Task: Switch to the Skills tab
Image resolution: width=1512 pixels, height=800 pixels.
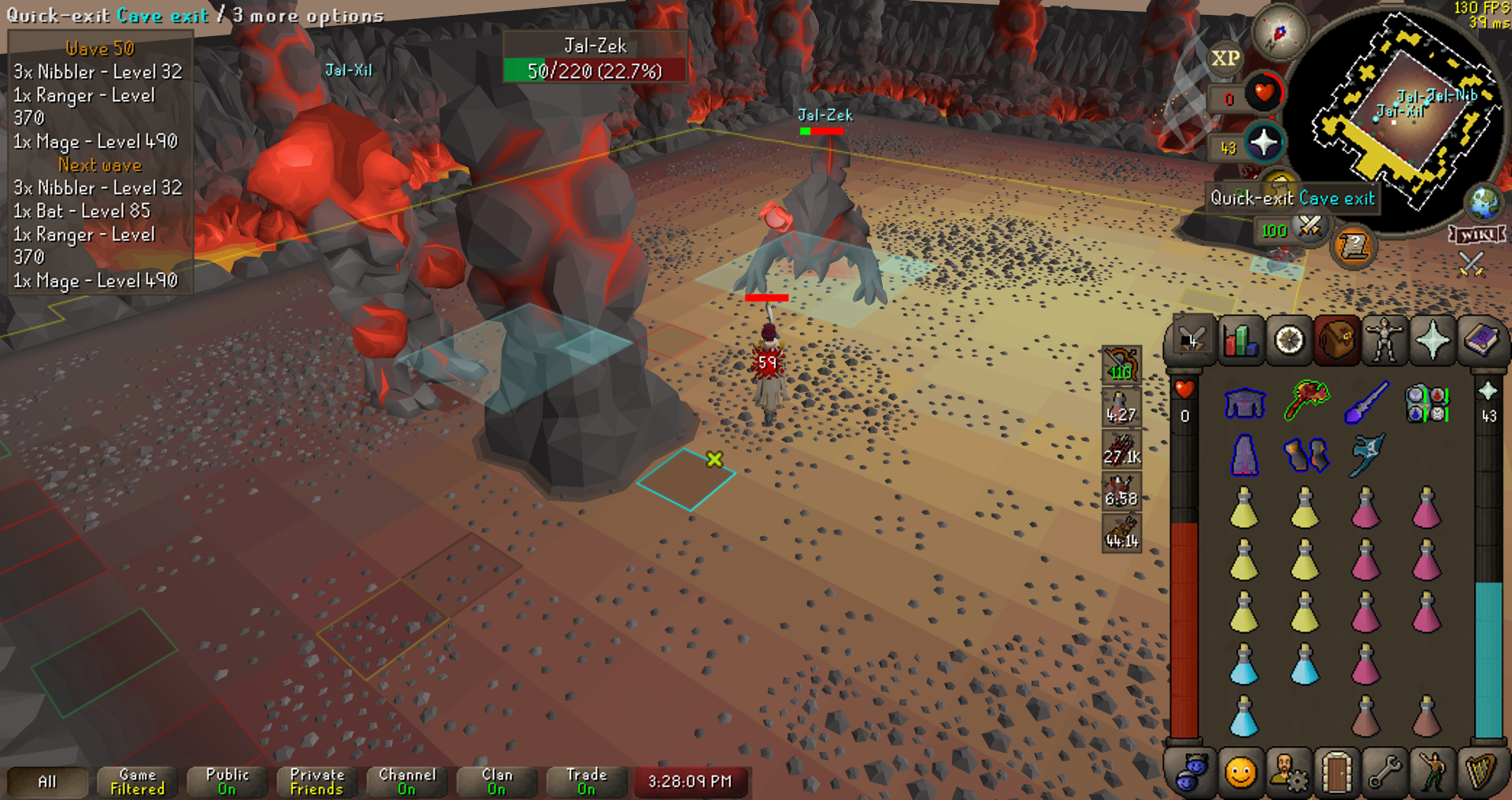Action: (1240, 341)
